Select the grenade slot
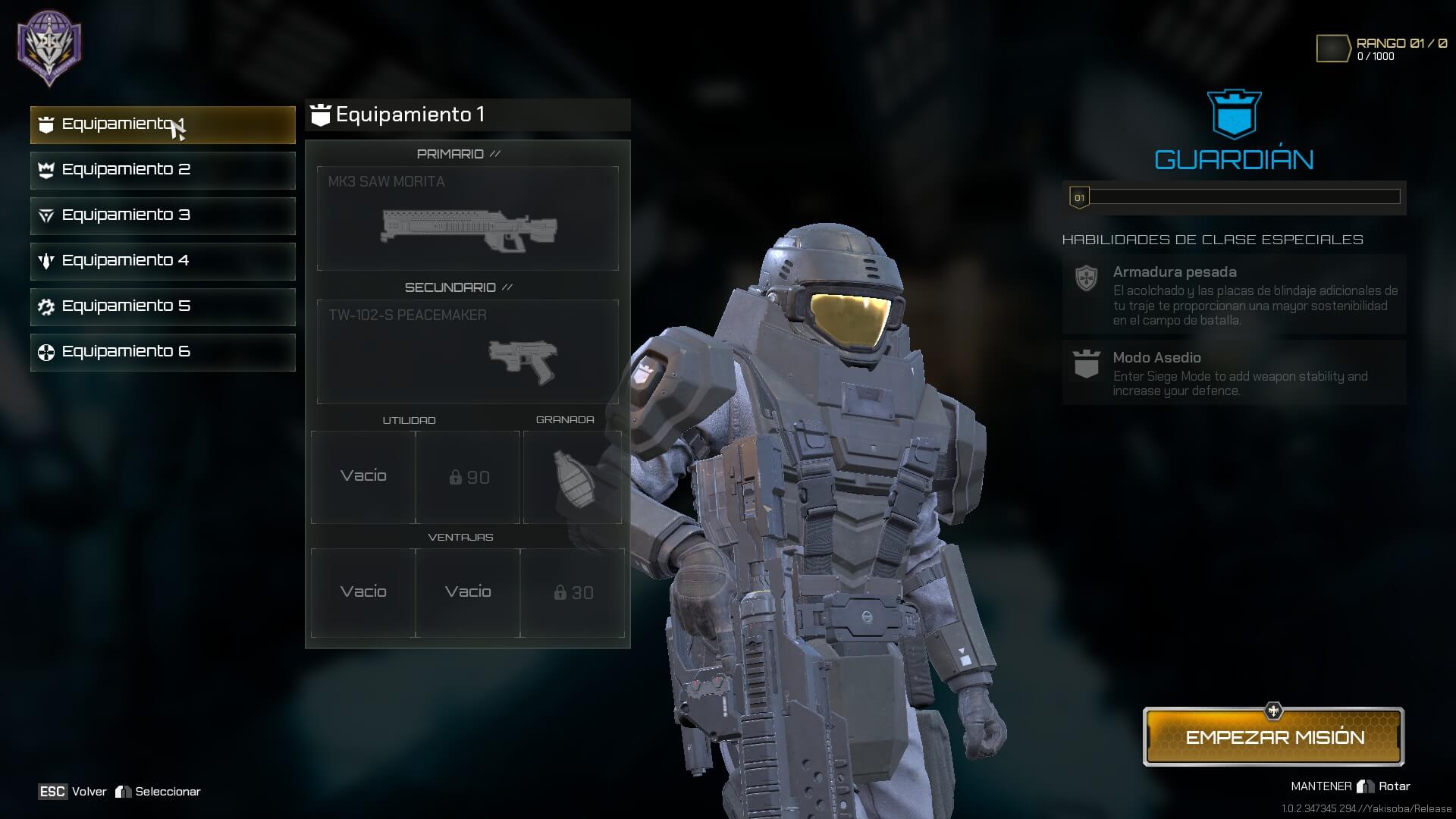This screenshot has height=819, width=1456. [572, 477]
